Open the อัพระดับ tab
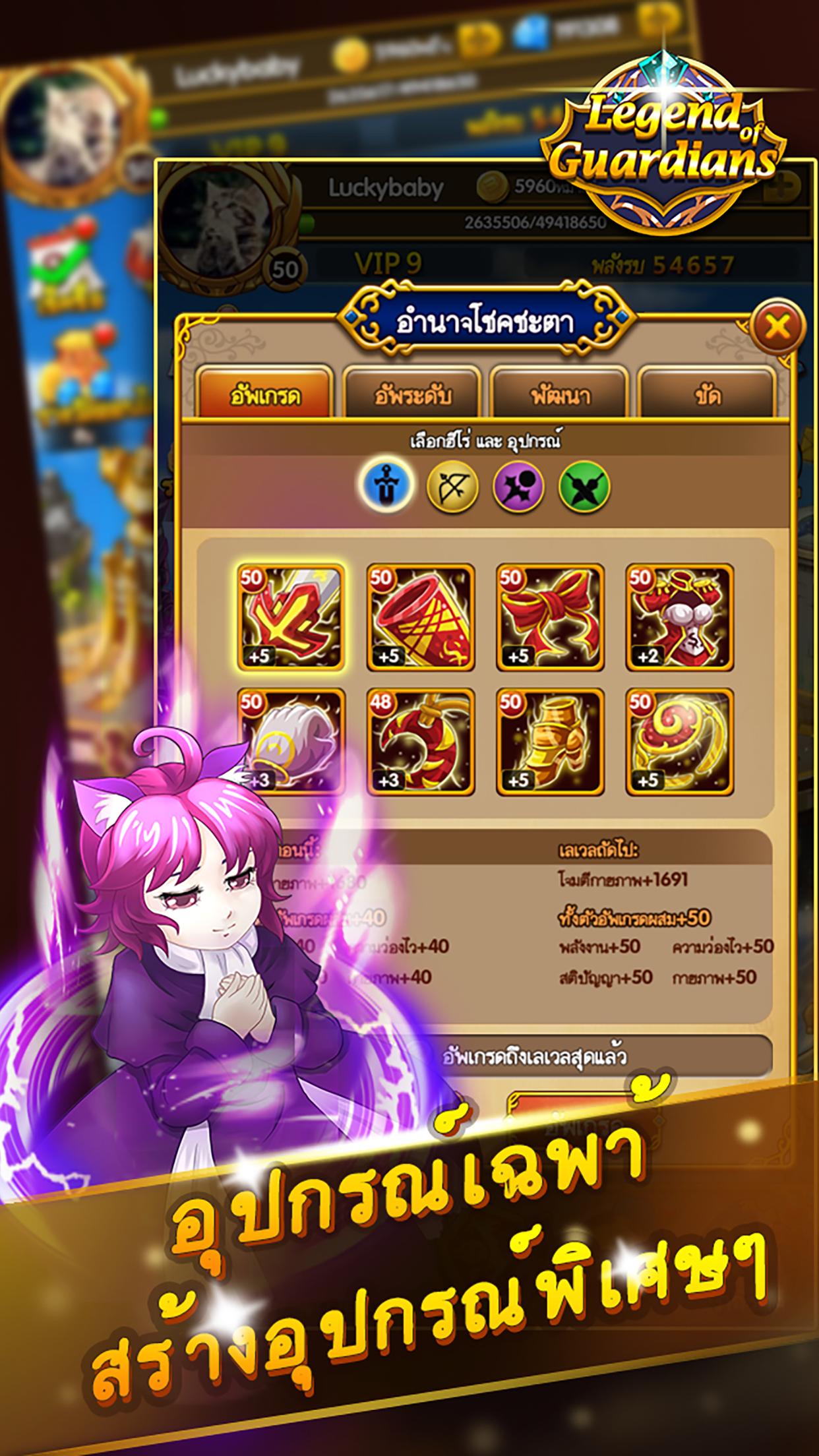Image resolution: width=819 pixels, height=1456 pixels. (x=412, y=396)
